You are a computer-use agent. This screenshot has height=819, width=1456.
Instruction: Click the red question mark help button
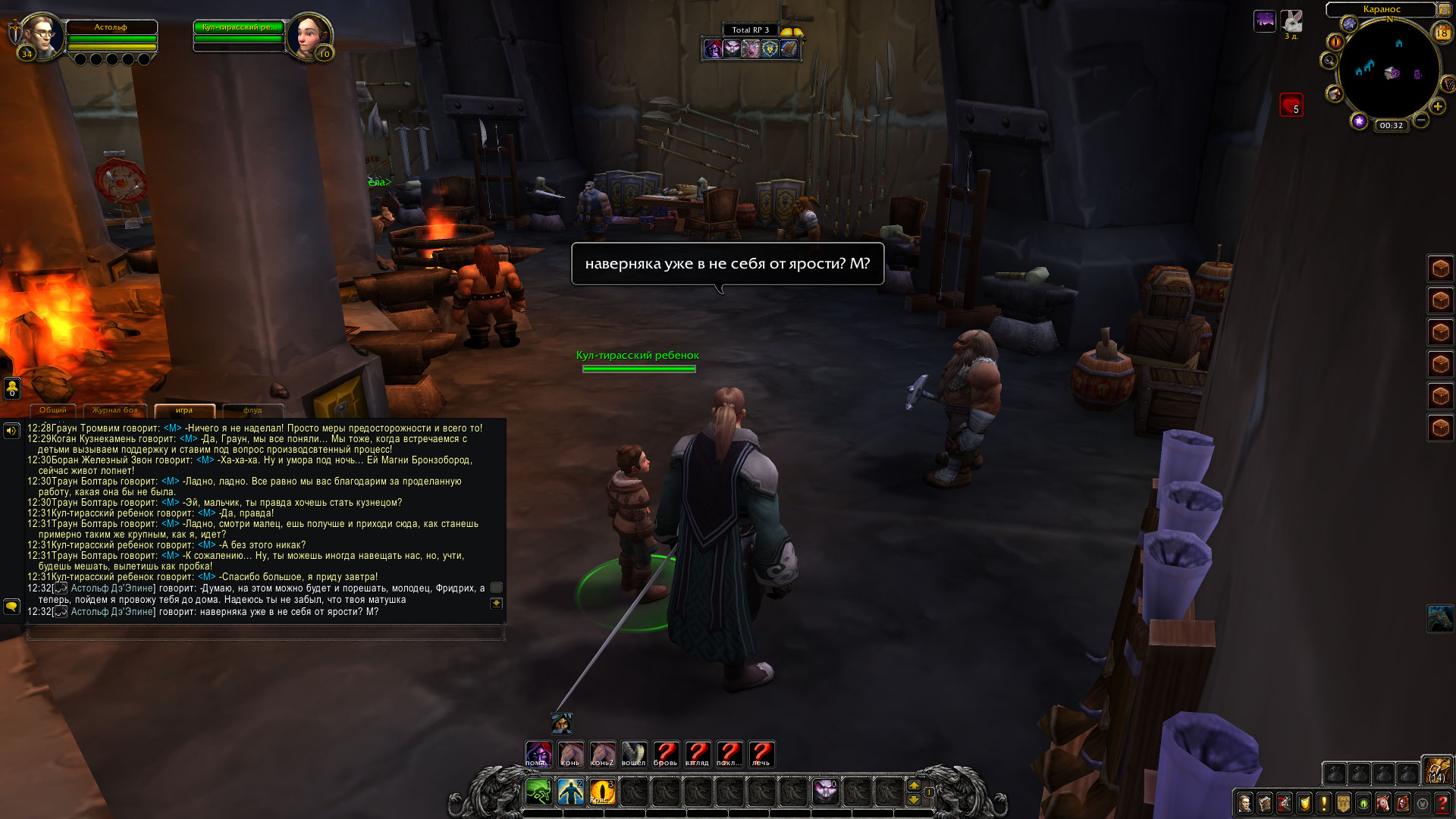(1442, 803)
